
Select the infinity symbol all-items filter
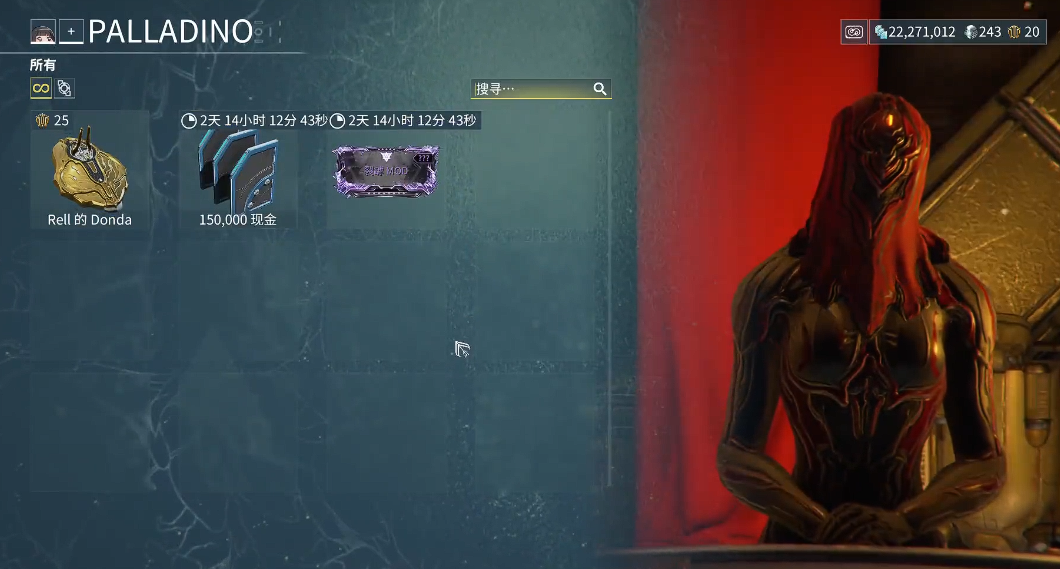click(x=41, y=89)
